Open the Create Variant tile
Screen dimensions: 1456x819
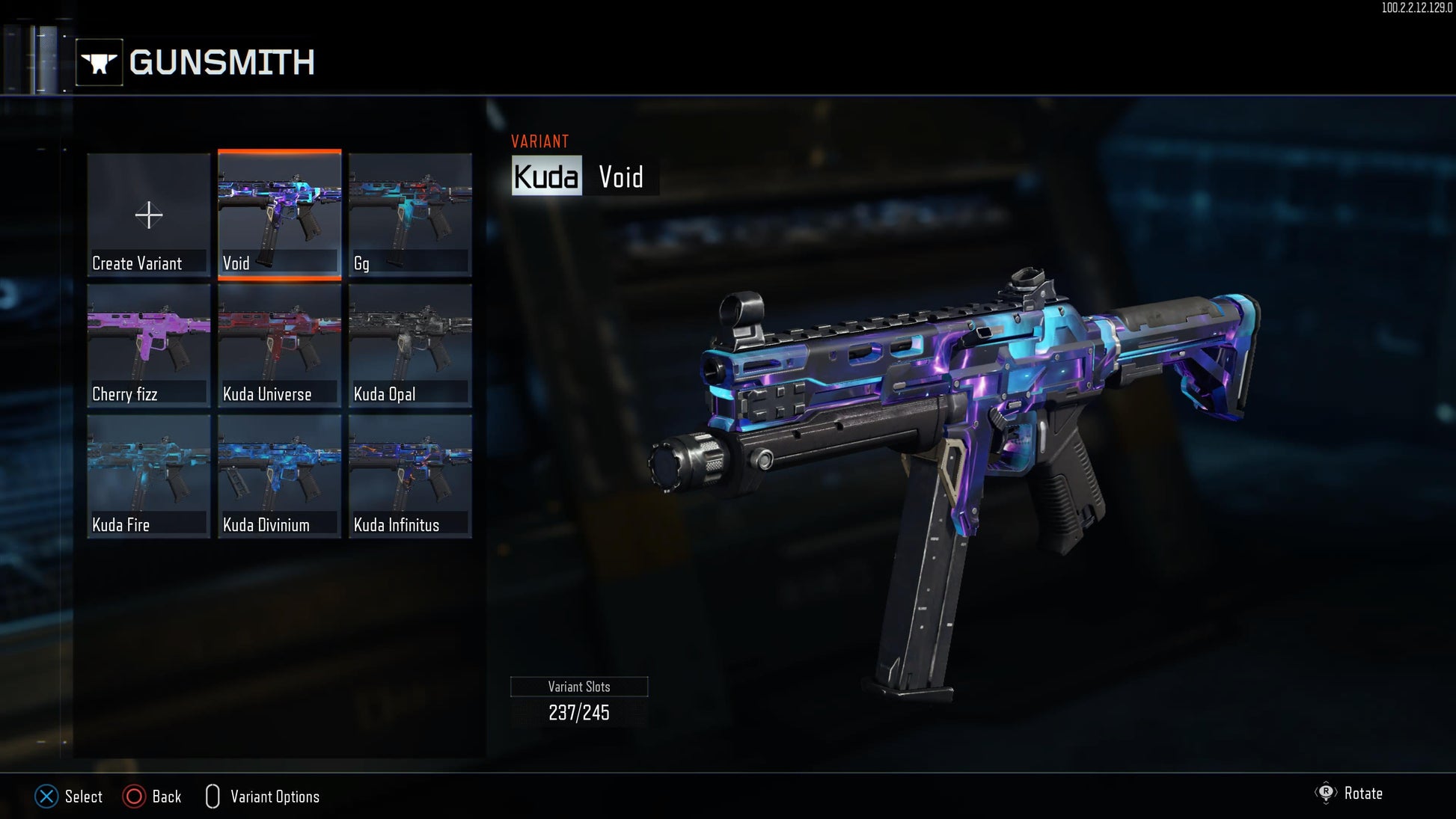click(x=148, y=215)
